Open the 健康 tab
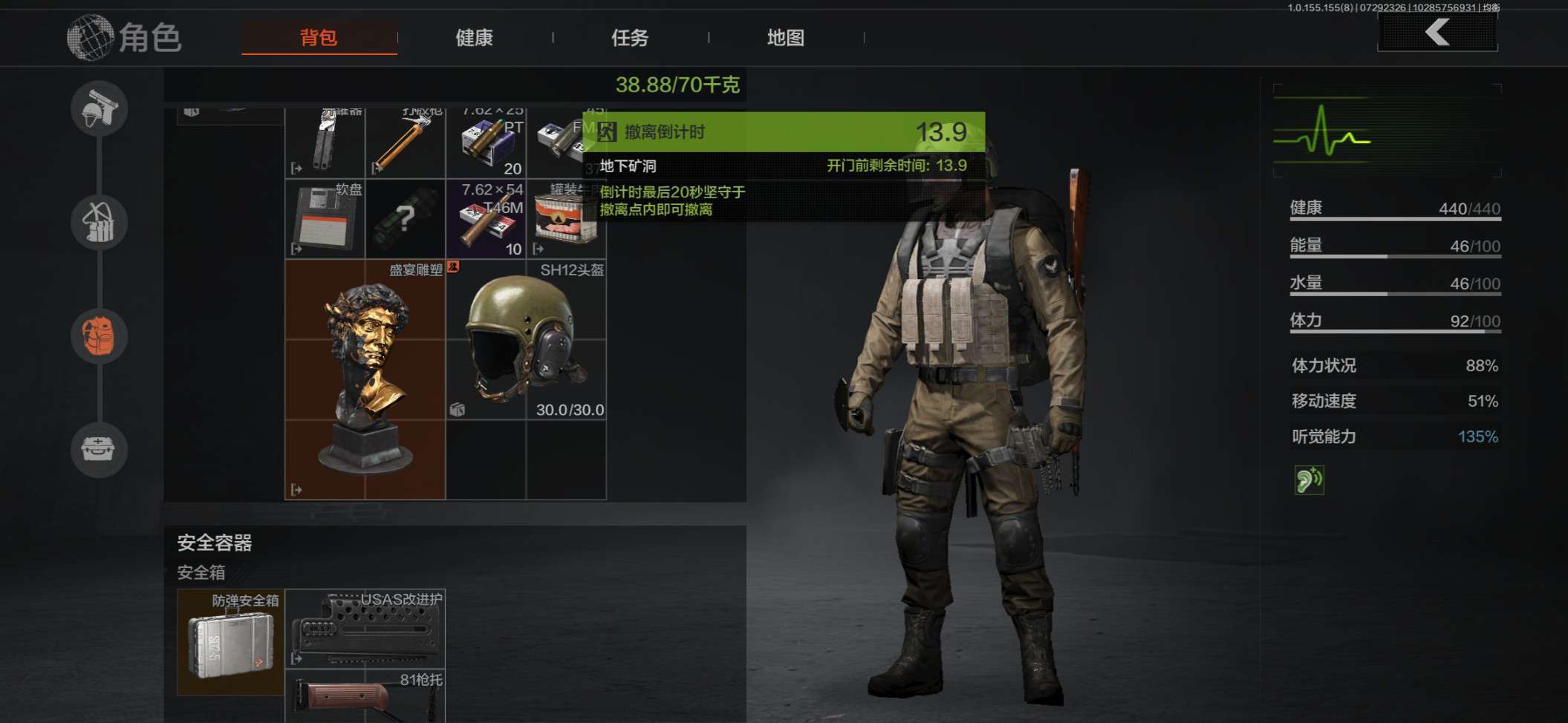This screenshot has width=1568, height=723. (x=474, y=38)
